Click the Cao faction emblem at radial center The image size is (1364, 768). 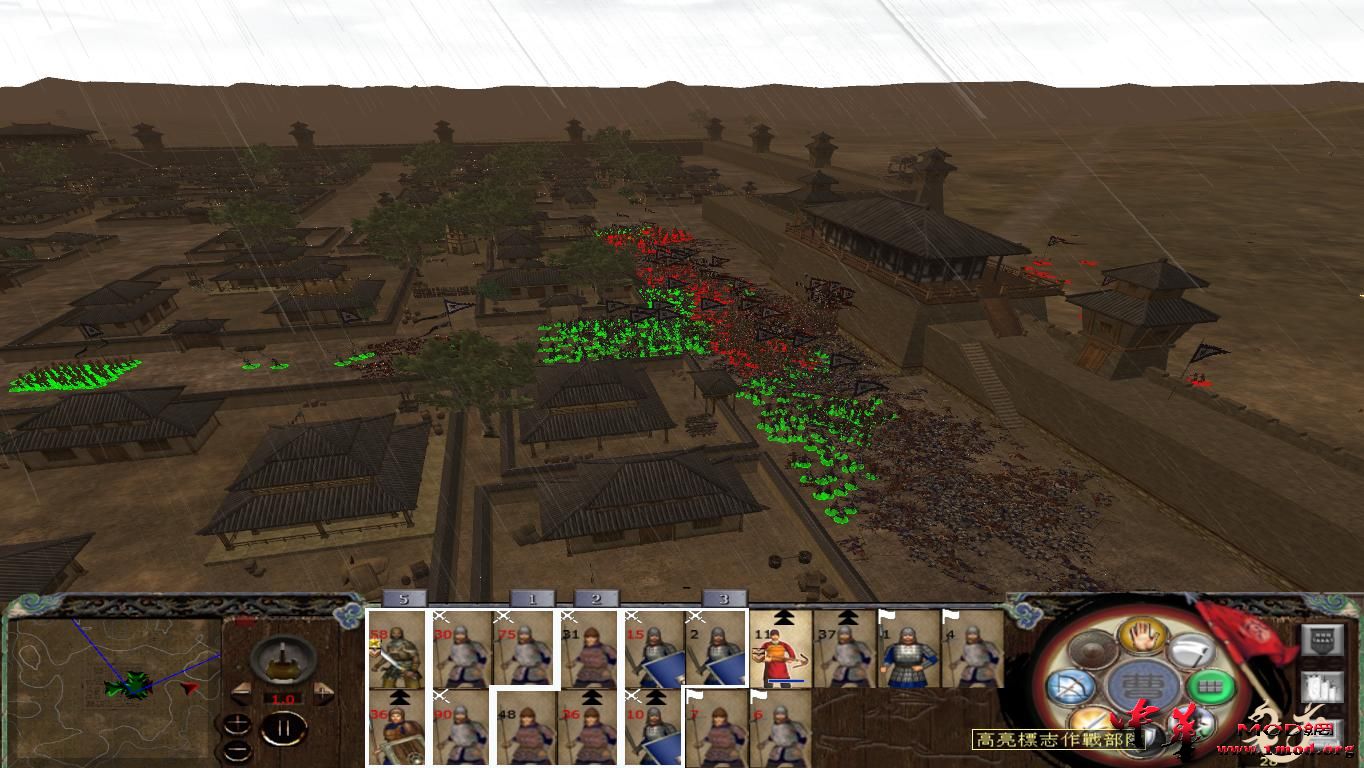point(1144,683)
